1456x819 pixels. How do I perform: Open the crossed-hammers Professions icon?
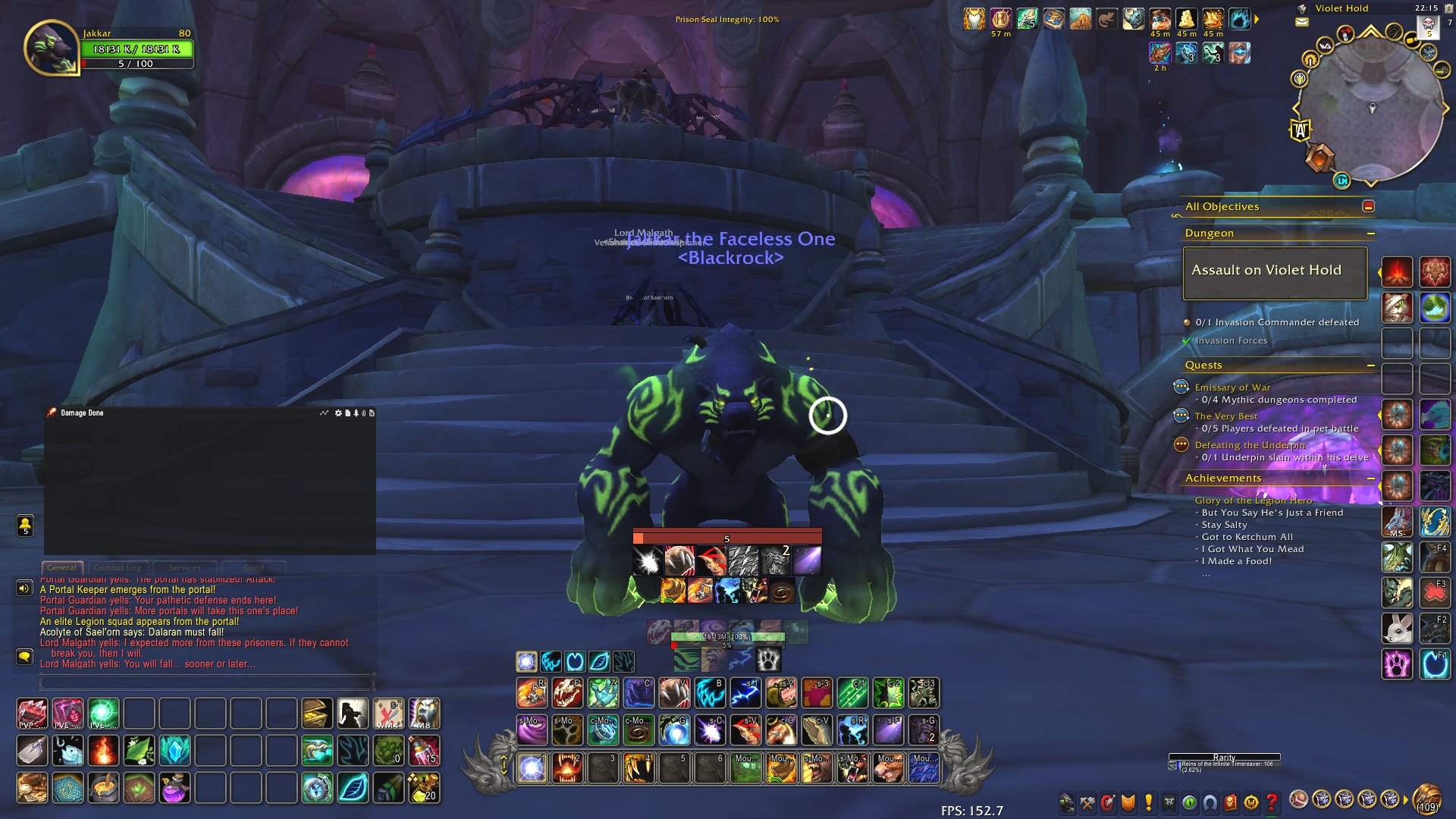point(1087,802)
